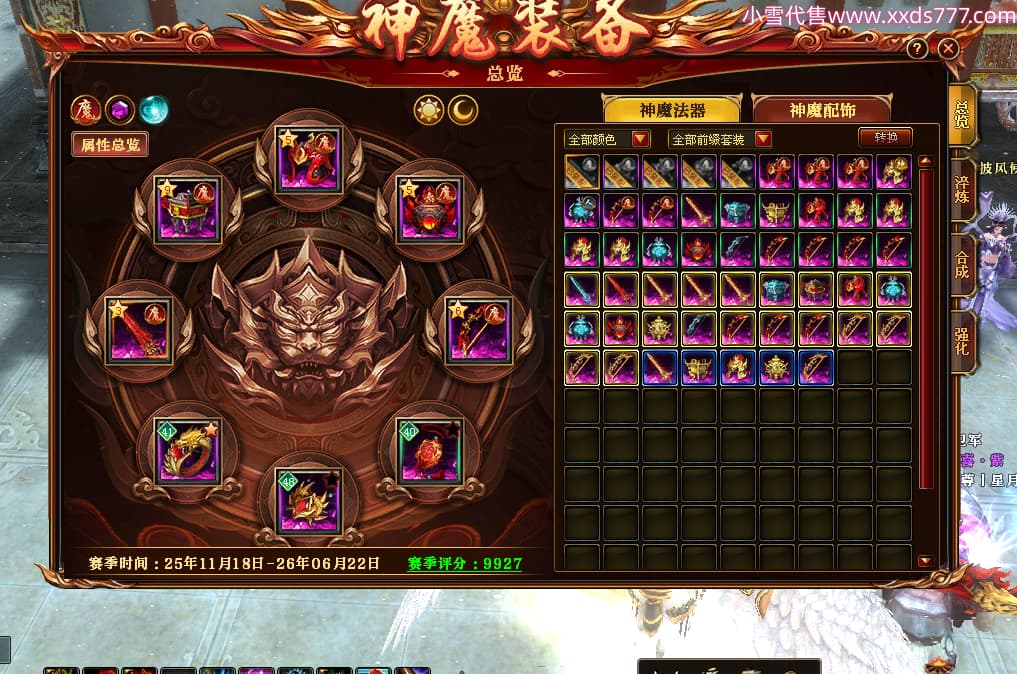Click the inventory scrollbar down arrow
Image resolution: width=1017 pixels, height=674 pixels.
tap(924, 561)
